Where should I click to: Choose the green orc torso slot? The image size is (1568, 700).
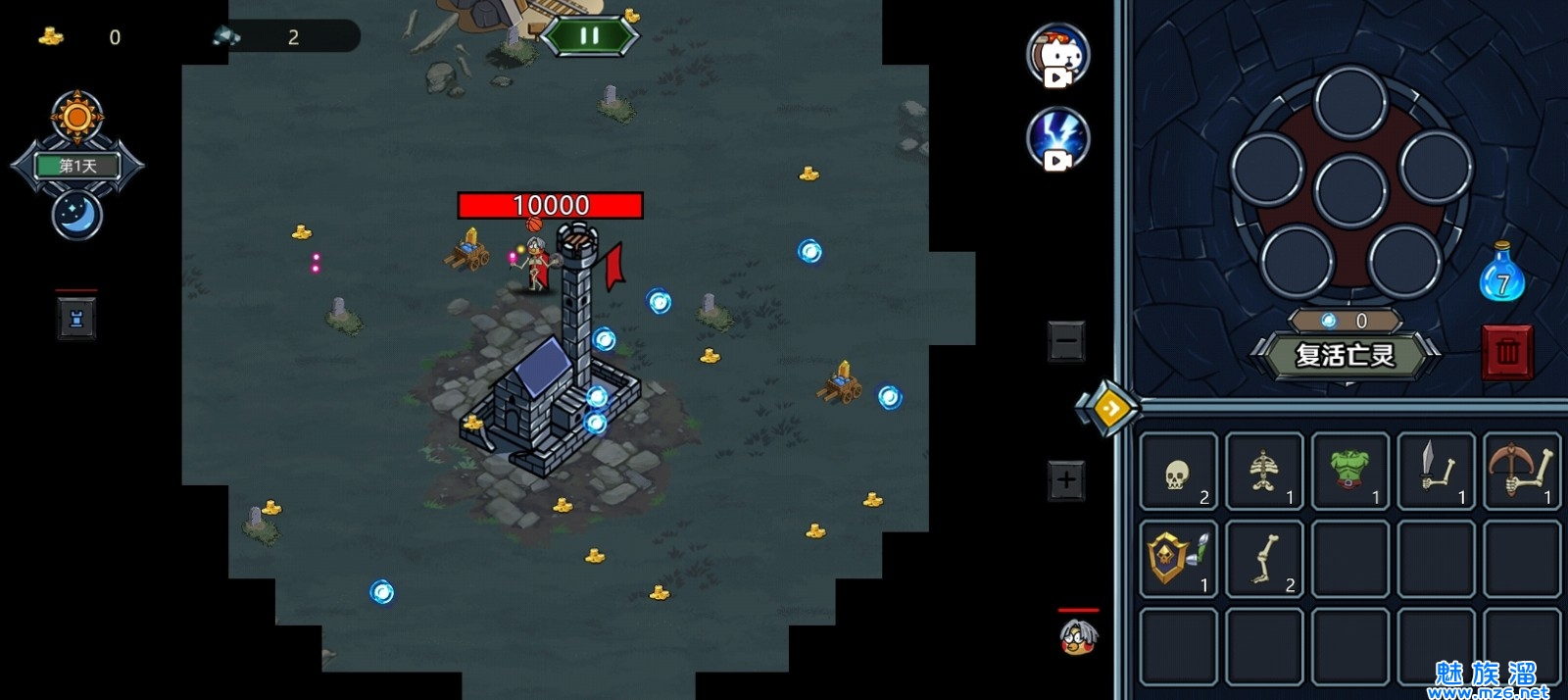[x=1350, y=472]
